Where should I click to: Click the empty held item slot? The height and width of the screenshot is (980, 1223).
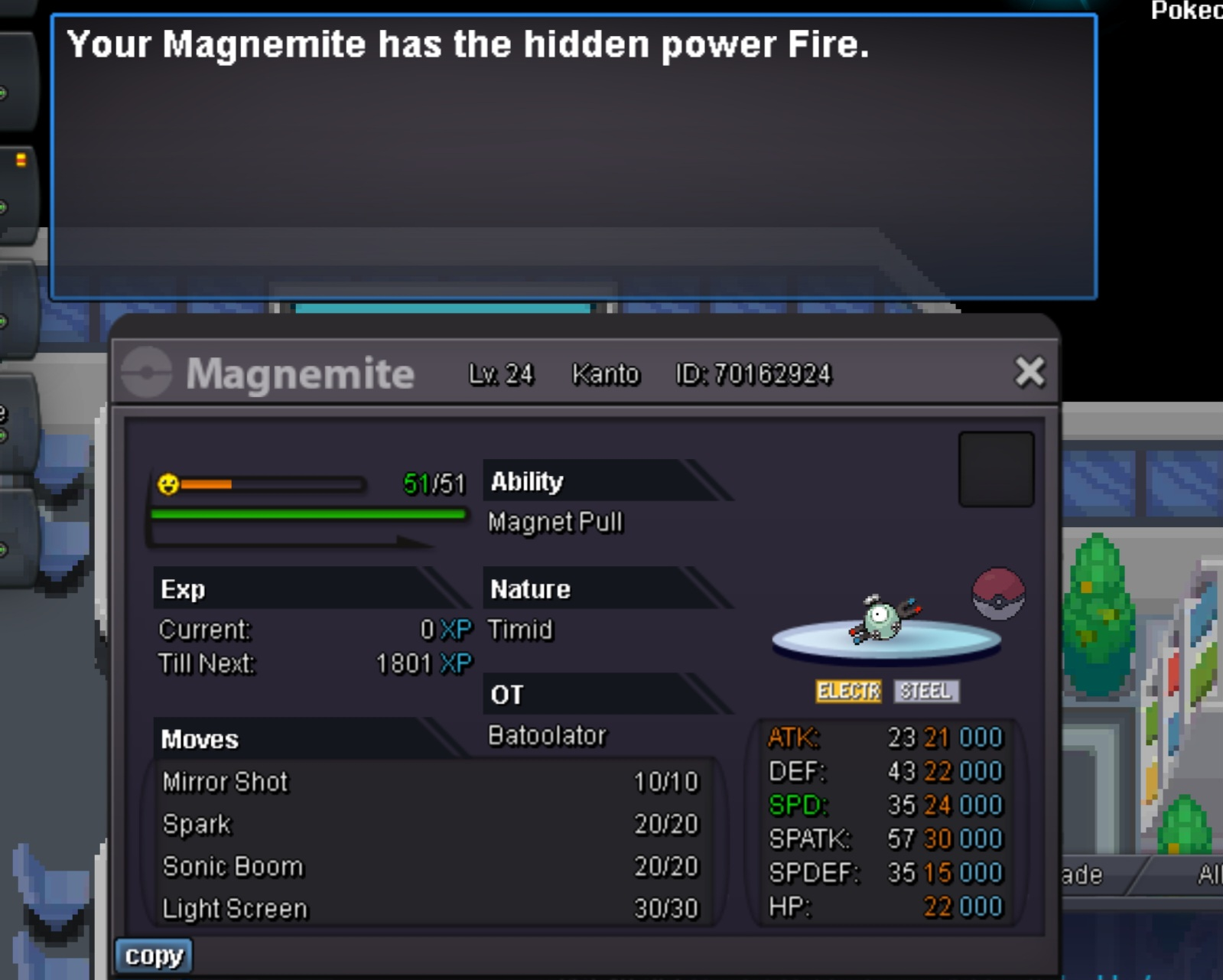(x=996, y=469)
